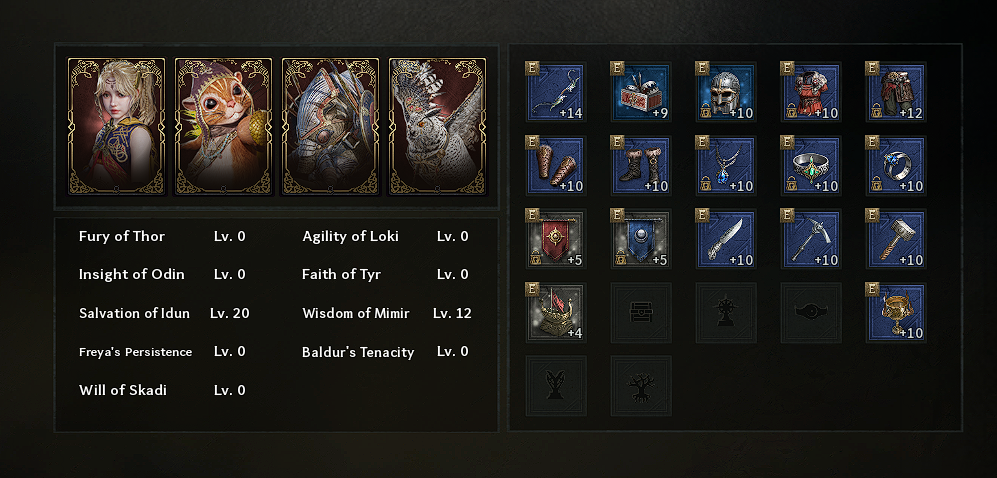Select the +10 knife tool slot
Screen dimensions: 997x478
pyautogui.click(x=726, y=239)
